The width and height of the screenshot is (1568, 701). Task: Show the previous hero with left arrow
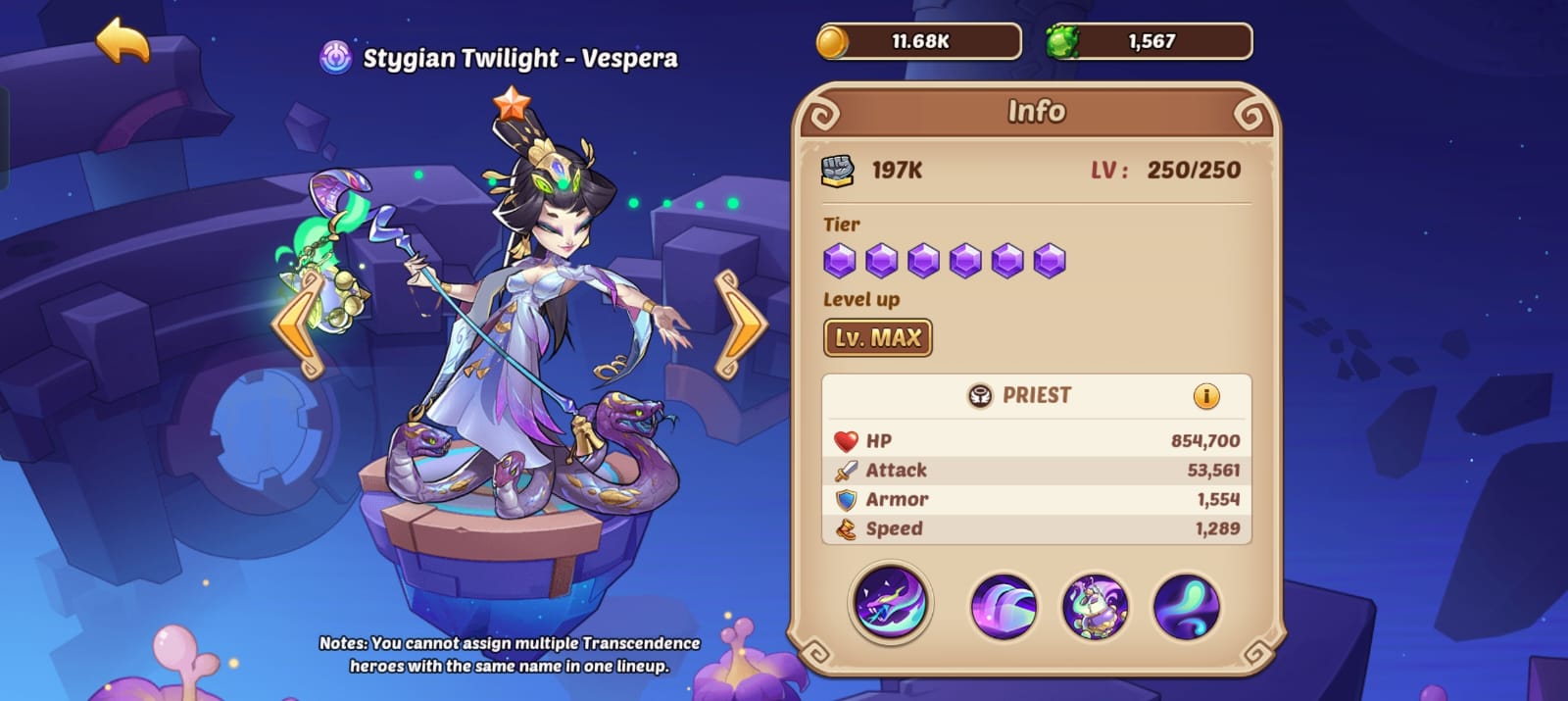[299, 325]
